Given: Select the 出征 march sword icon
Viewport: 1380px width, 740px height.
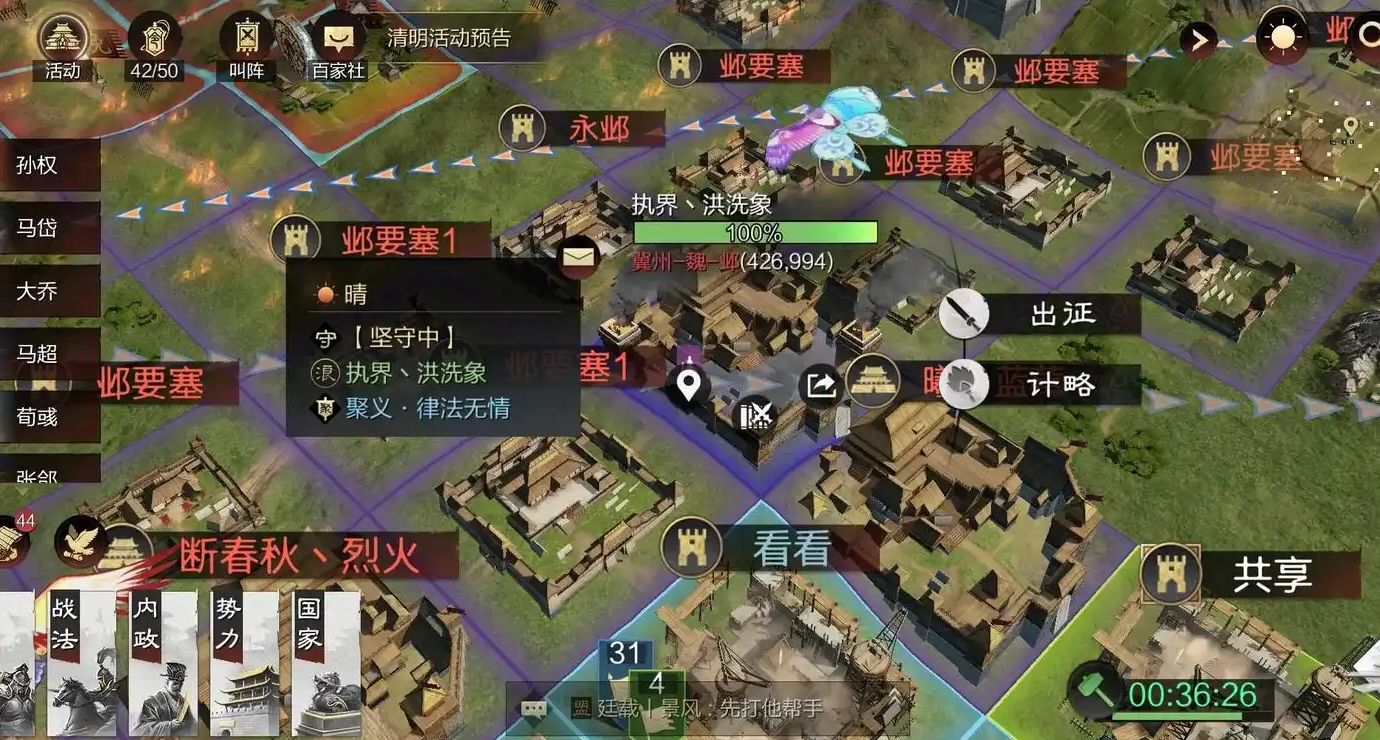Looking at the screenshot, I should (963, 315).
